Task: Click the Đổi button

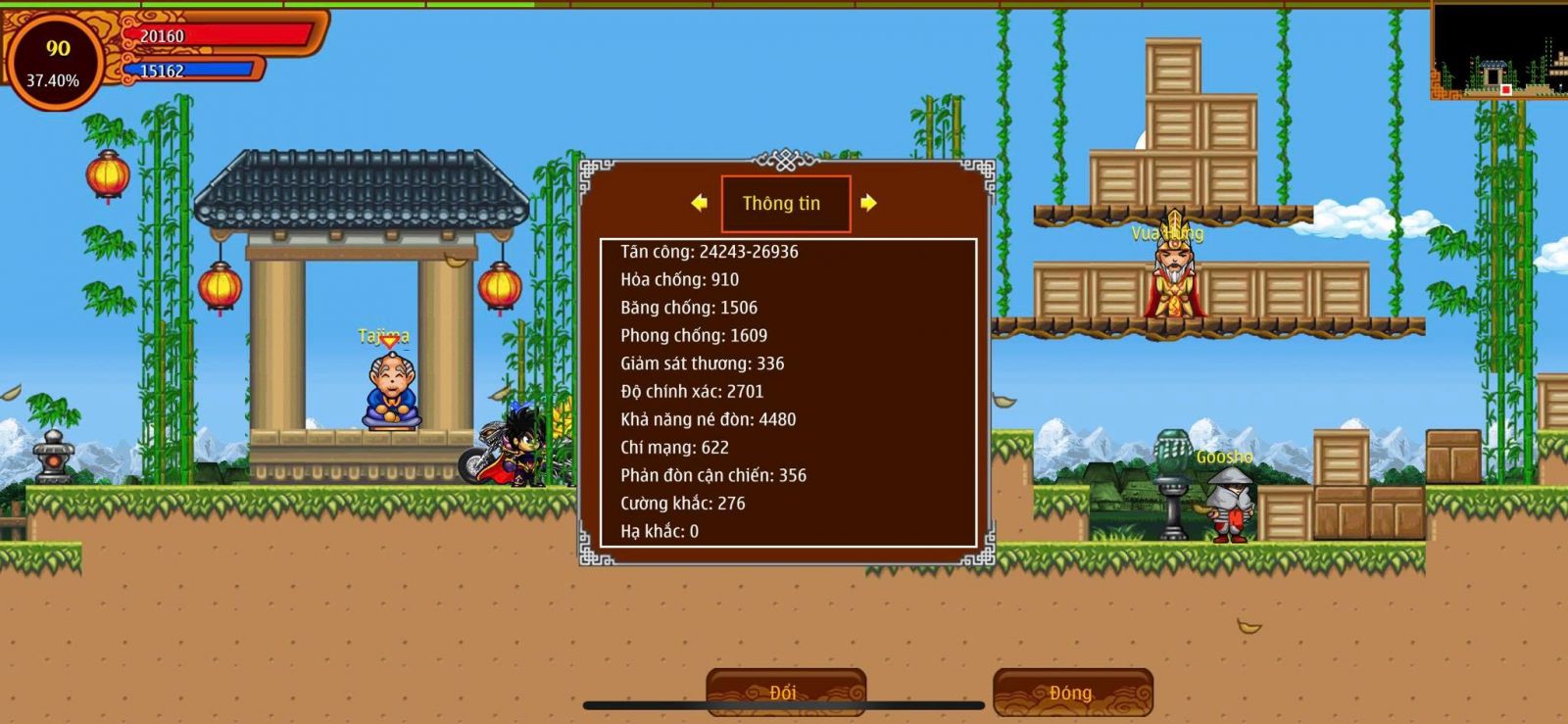Action: tap(785, 692)
